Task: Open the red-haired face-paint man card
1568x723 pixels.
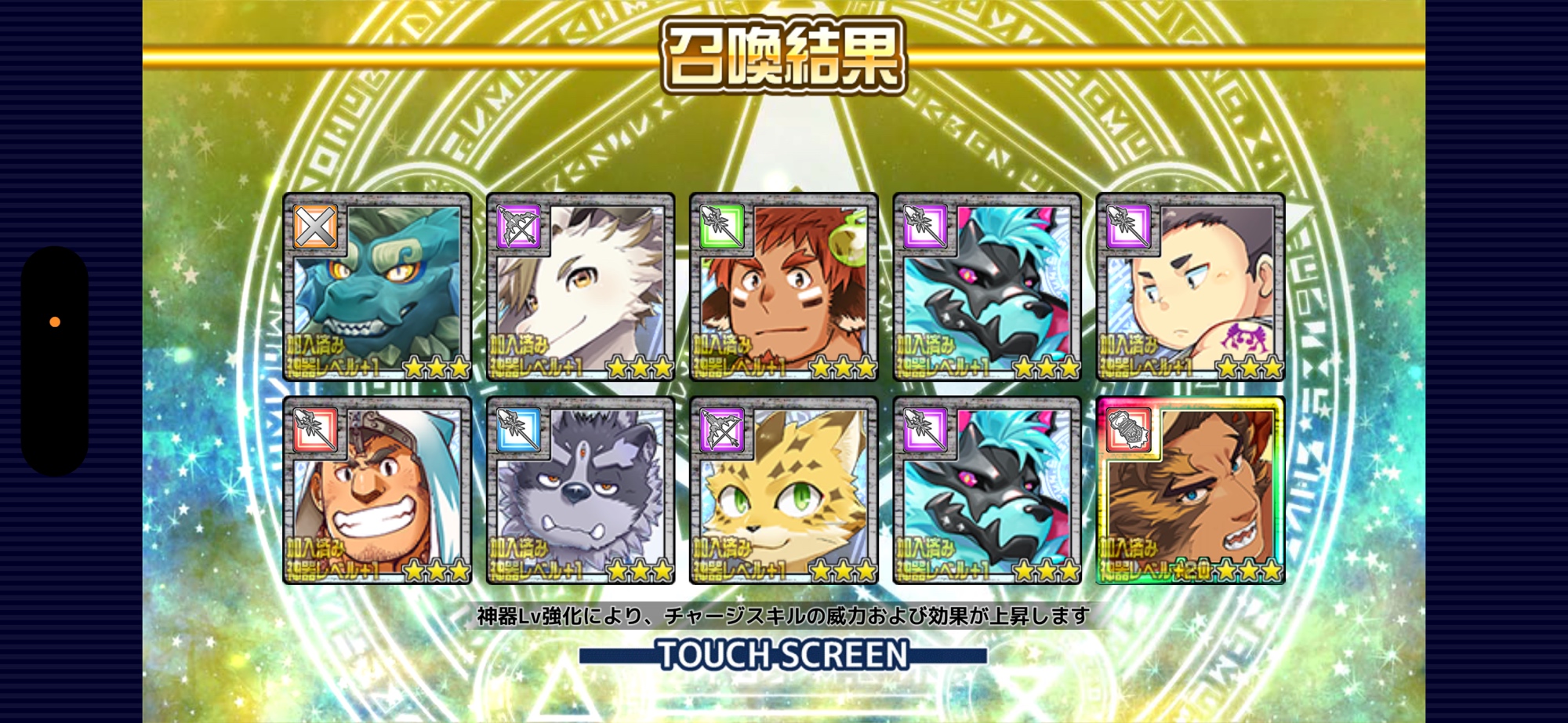Action: 783,287
